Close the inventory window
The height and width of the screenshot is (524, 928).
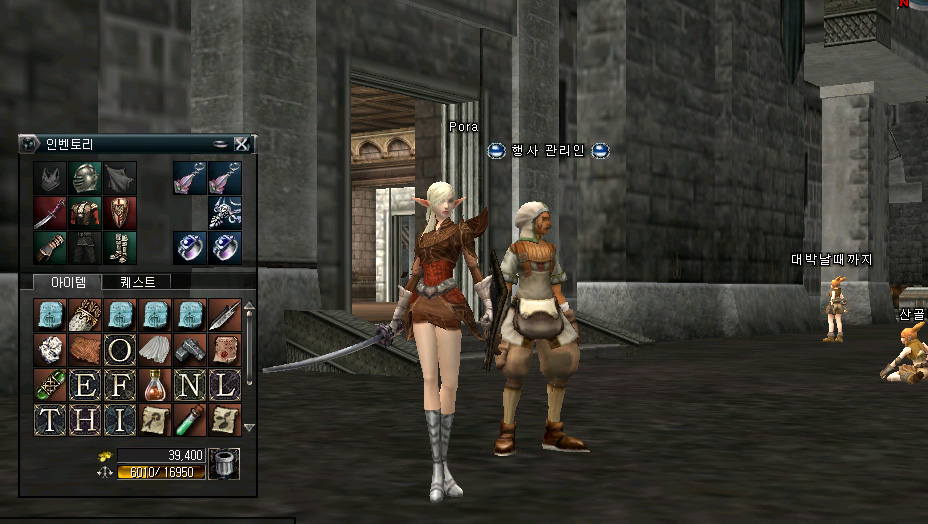click(x=241, y=144)
